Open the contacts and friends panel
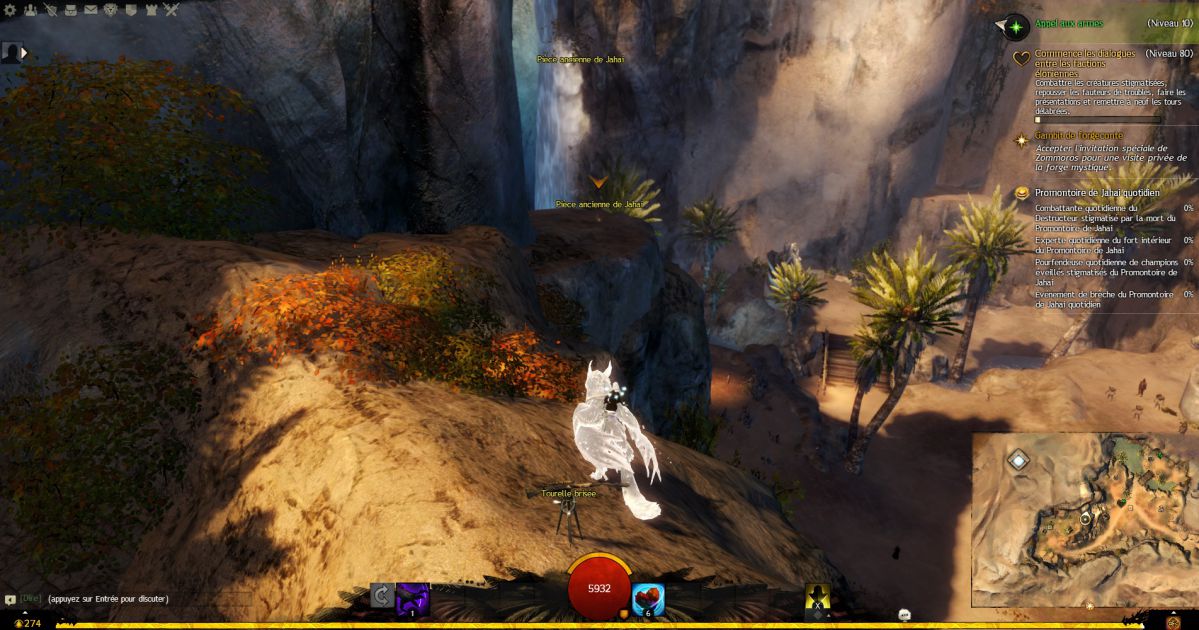1199x630 pixels. tap(30, 10)
